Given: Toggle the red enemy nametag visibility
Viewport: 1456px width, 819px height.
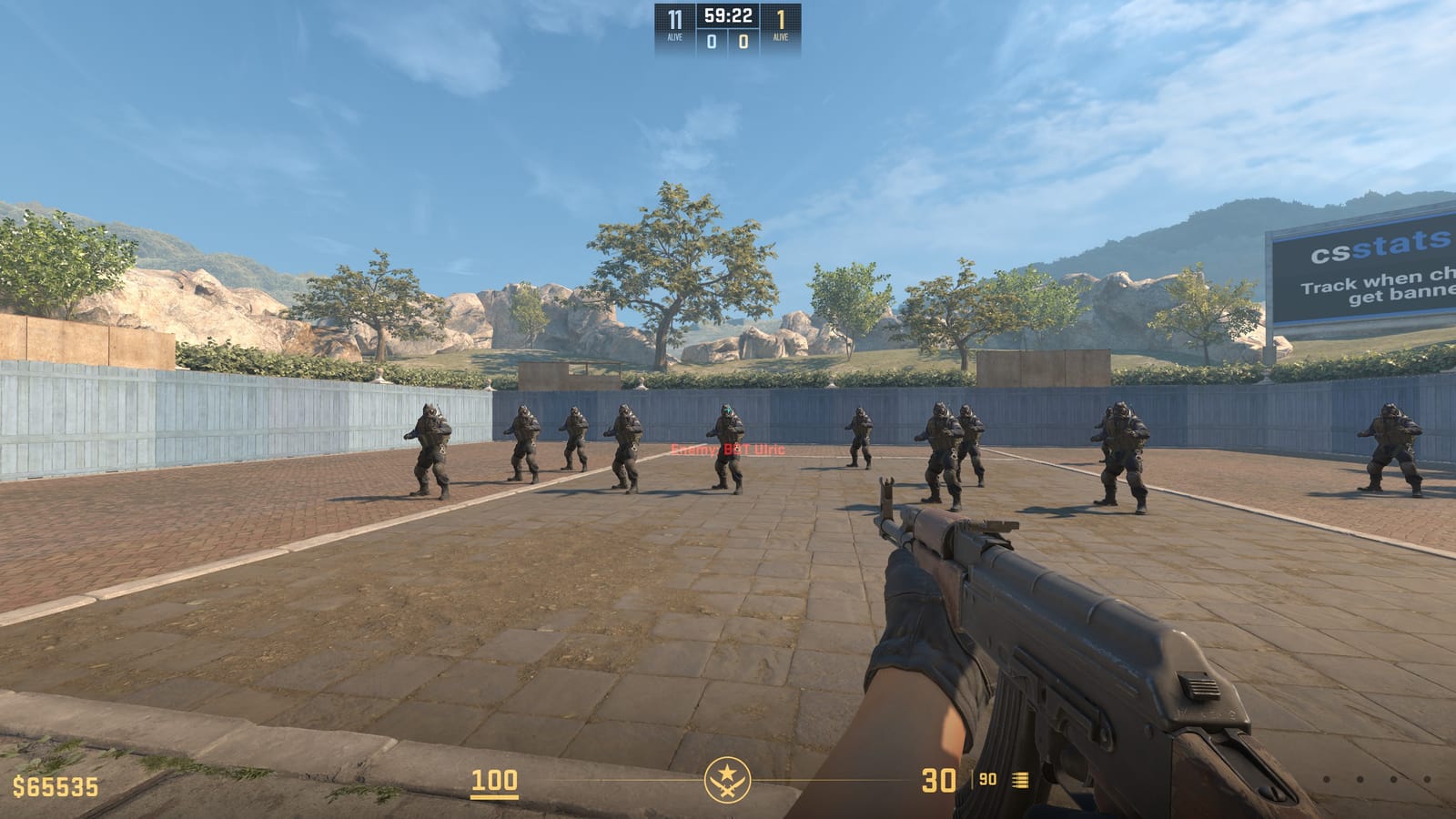Looking at the screenshot, I should tap(726, 447).
